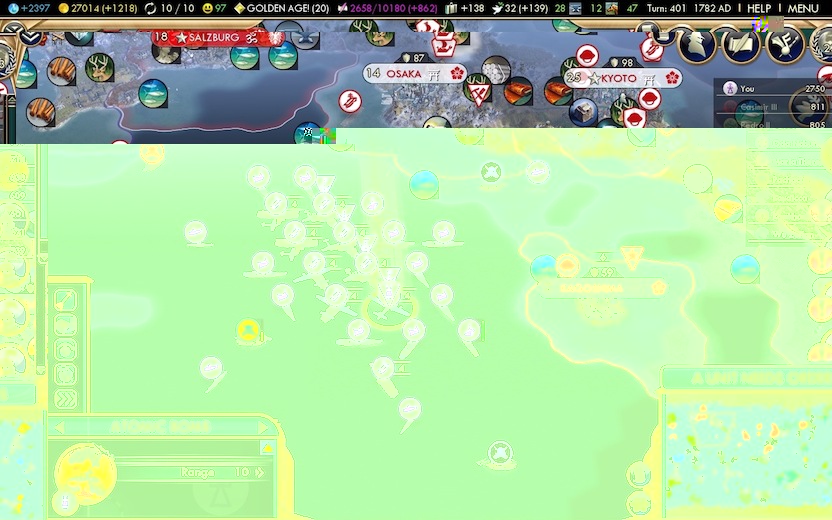The height and width of the screenshot is (520, 832).
Task: Open the HELP Civilopedia
Action: [x=759, y=8]
